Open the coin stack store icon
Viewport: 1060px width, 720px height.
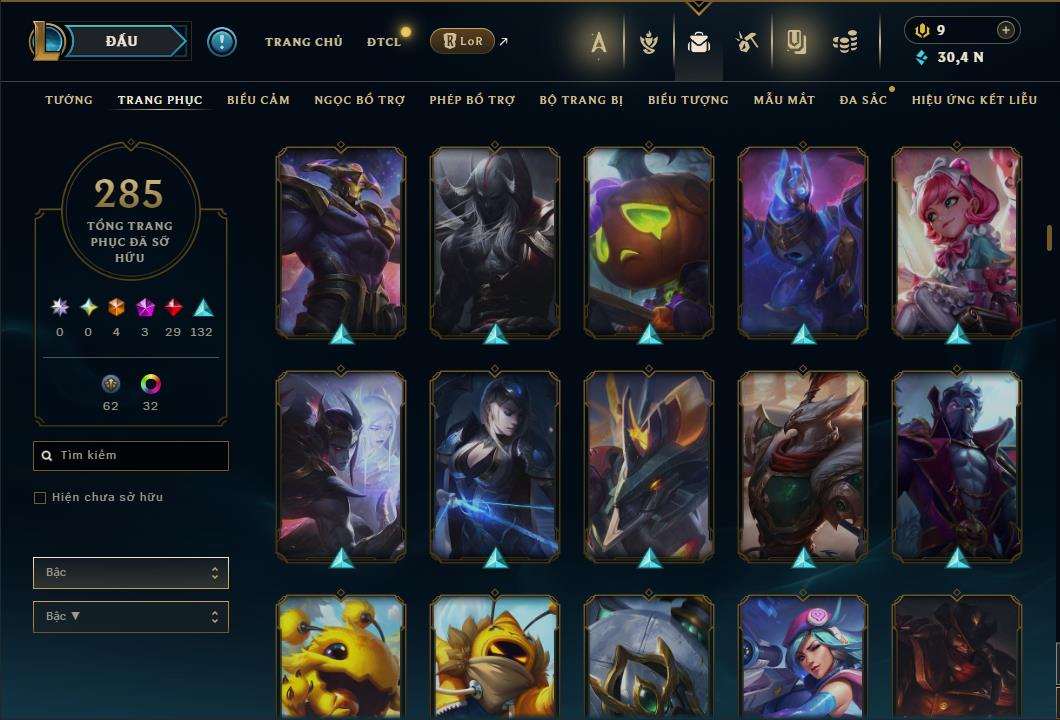845,42
